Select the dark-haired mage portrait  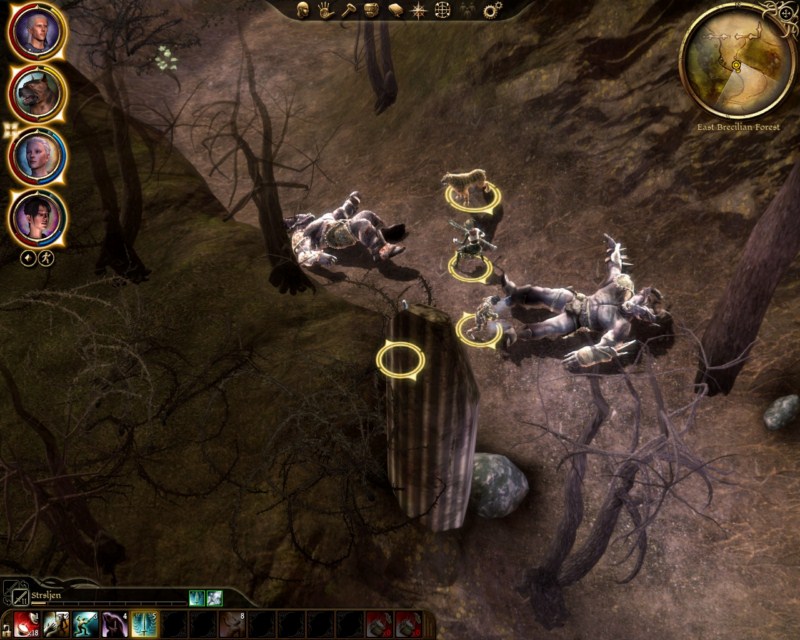tap(37, 217)
